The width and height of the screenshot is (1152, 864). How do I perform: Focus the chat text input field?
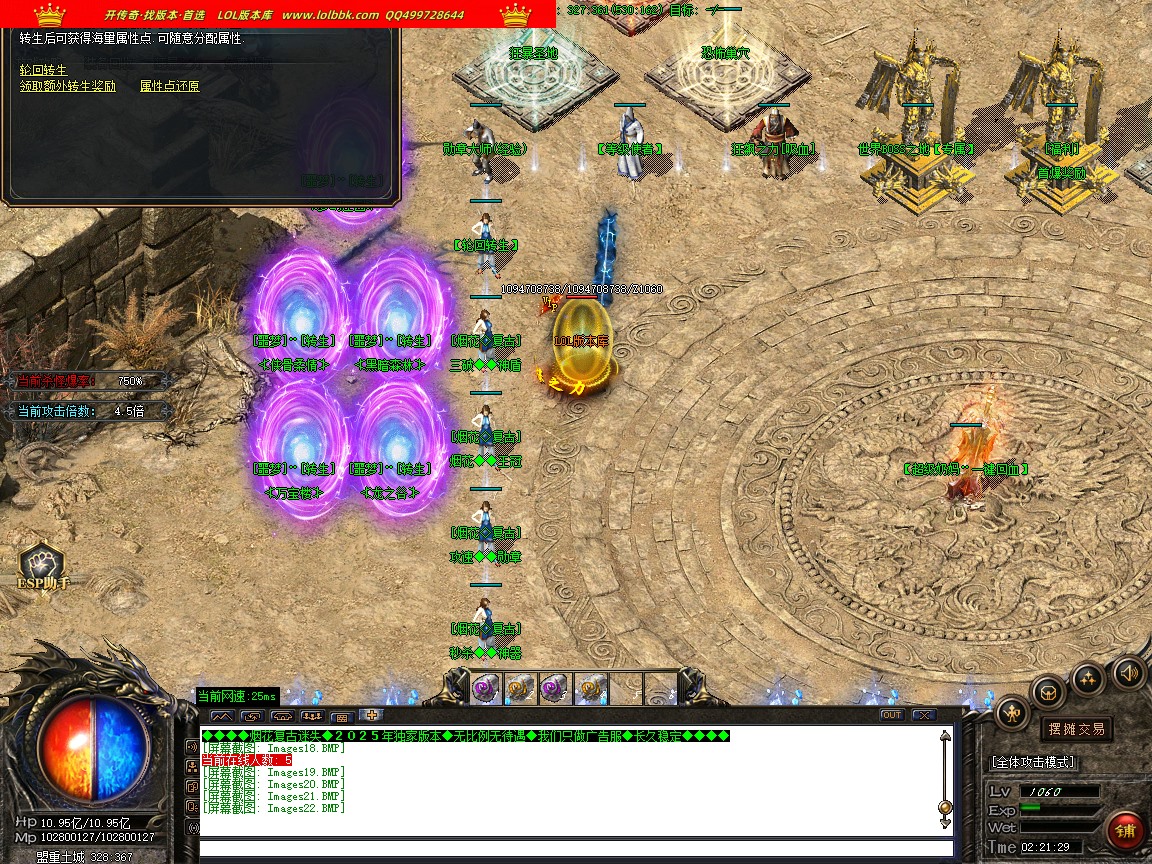click(570, 849)
